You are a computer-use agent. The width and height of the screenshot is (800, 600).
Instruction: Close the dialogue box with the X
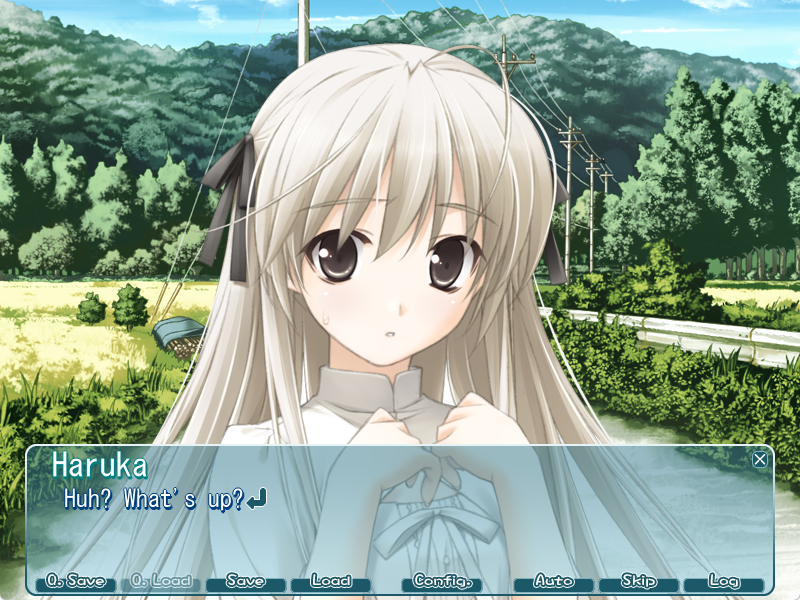coord(760,459)
